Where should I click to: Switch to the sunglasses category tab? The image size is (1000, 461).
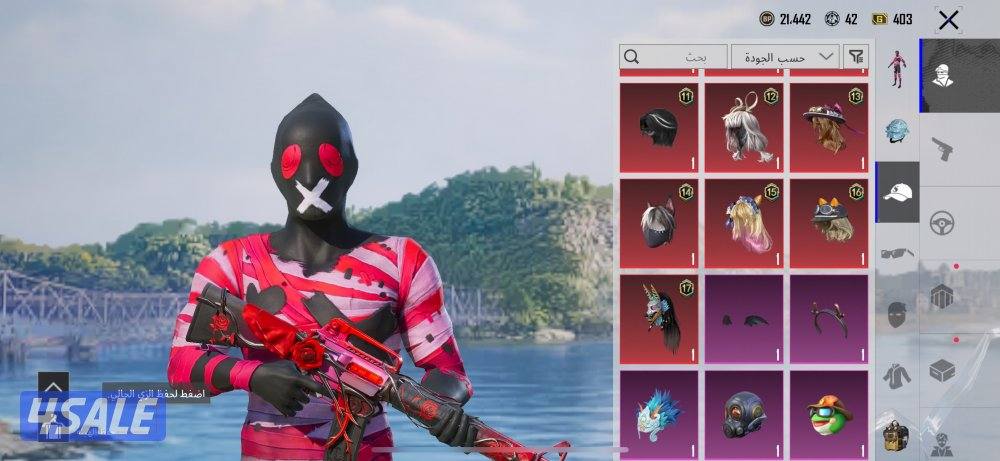click(897, 254)
